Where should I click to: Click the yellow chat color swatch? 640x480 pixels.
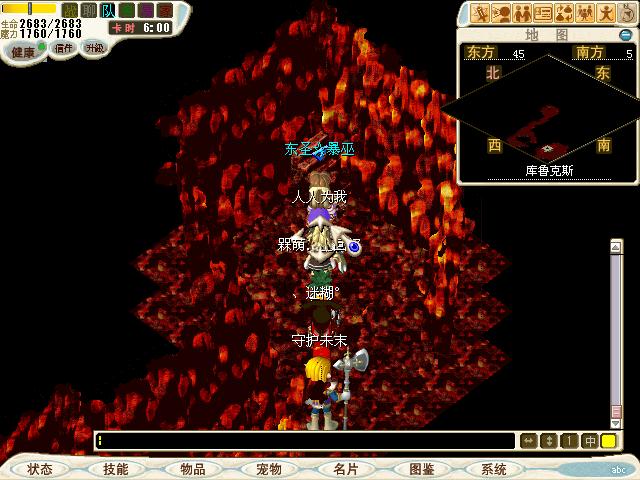click(608, 440)
